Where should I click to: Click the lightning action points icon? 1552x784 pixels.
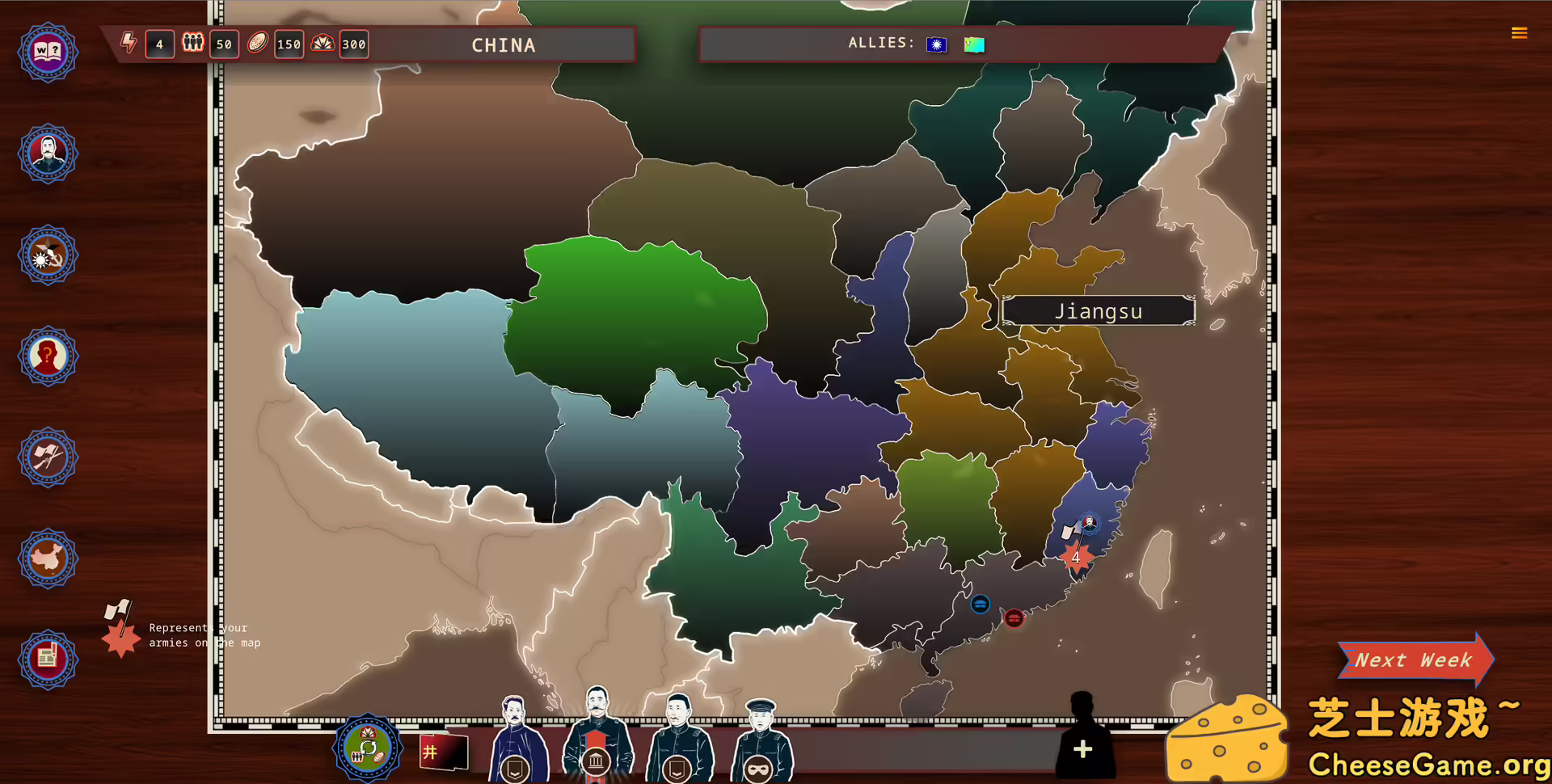(128, 44)
